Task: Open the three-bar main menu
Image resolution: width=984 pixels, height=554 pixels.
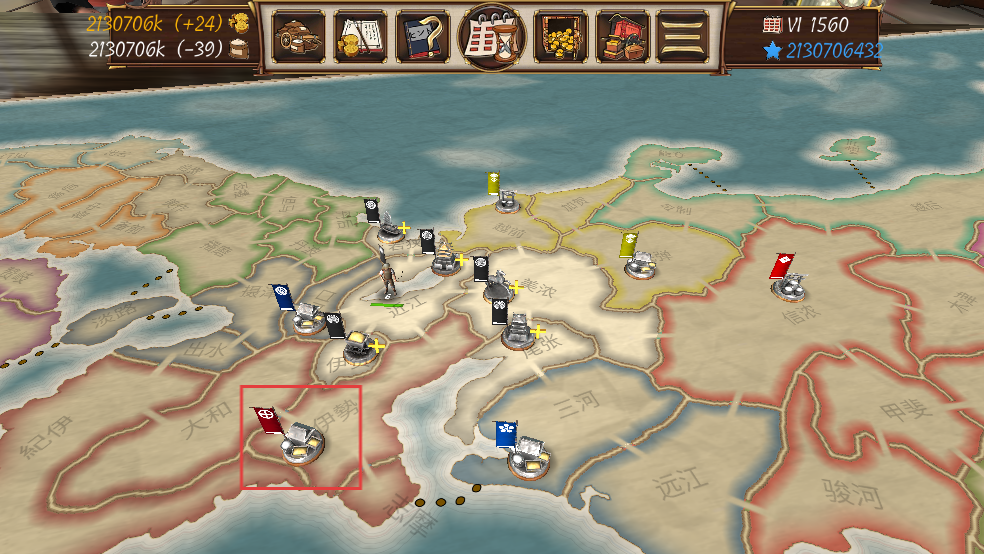Action: (x=683, y=37)
